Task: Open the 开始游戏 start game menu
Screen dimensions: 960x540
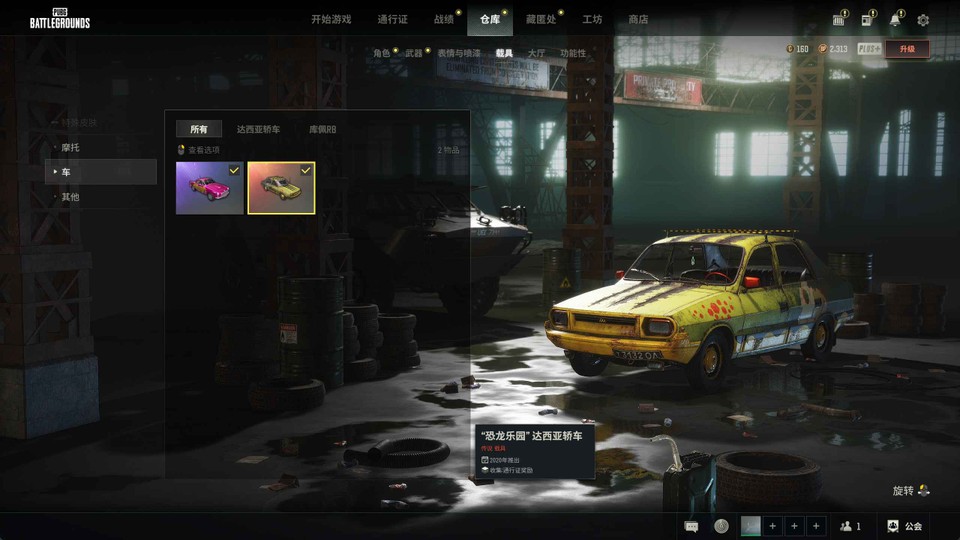Action: pyautogui.click(x=331, y=19)
